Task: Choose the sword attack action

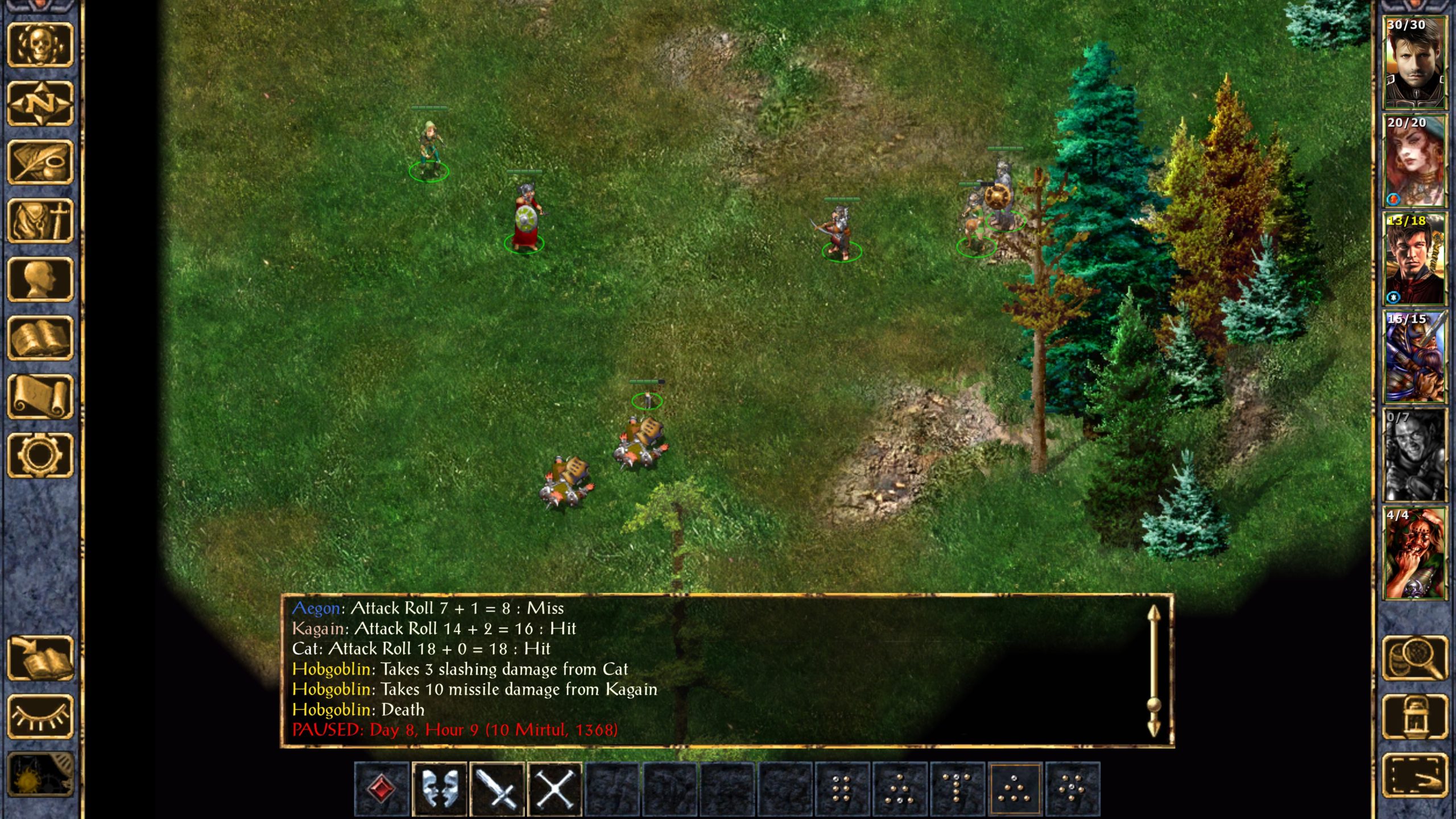Action: 497,789
